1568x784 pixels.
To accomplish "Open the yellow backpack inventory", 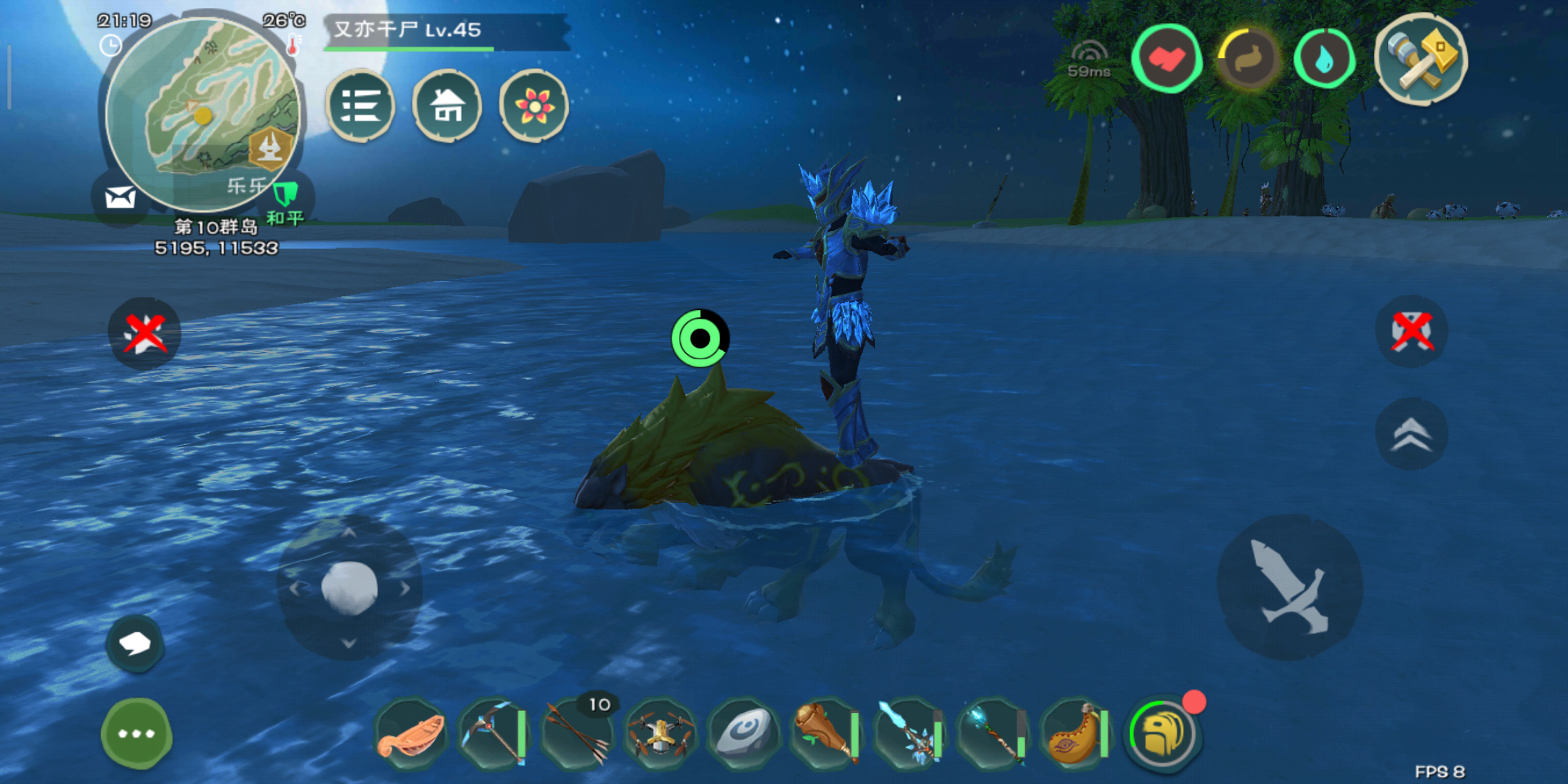I will [x=1163, y=735].
